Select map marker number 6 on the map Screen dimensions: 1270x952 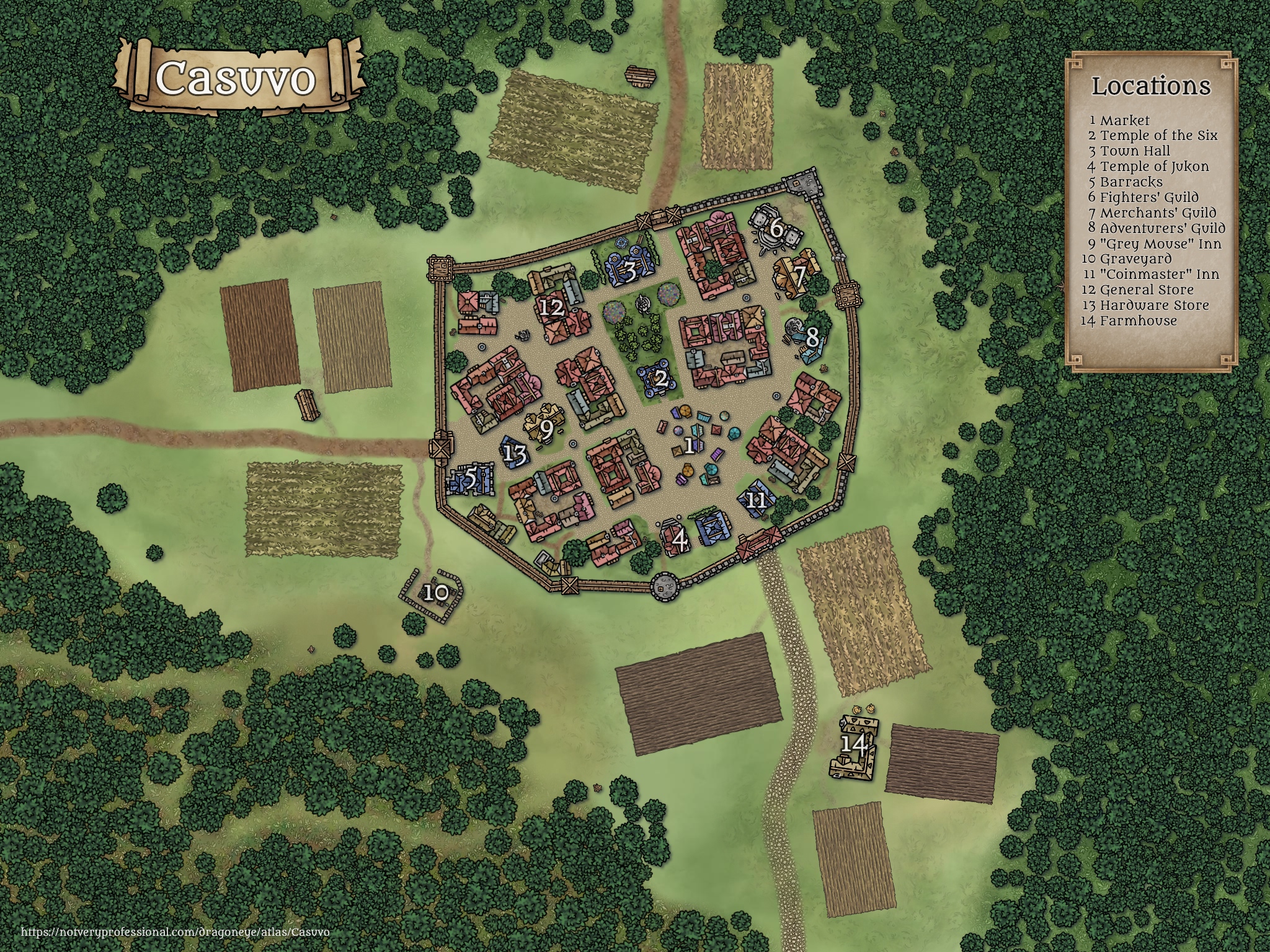pos(776,229)
